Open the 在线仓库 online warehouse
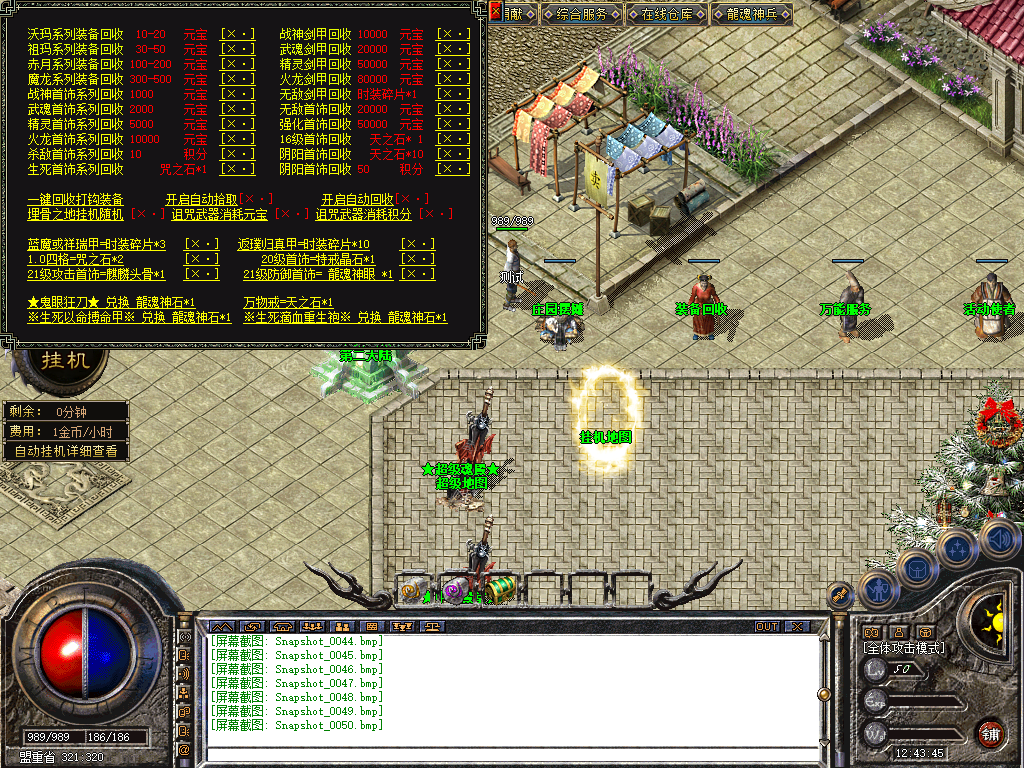This screenshot has height=768, width=1024. (668, 14)
